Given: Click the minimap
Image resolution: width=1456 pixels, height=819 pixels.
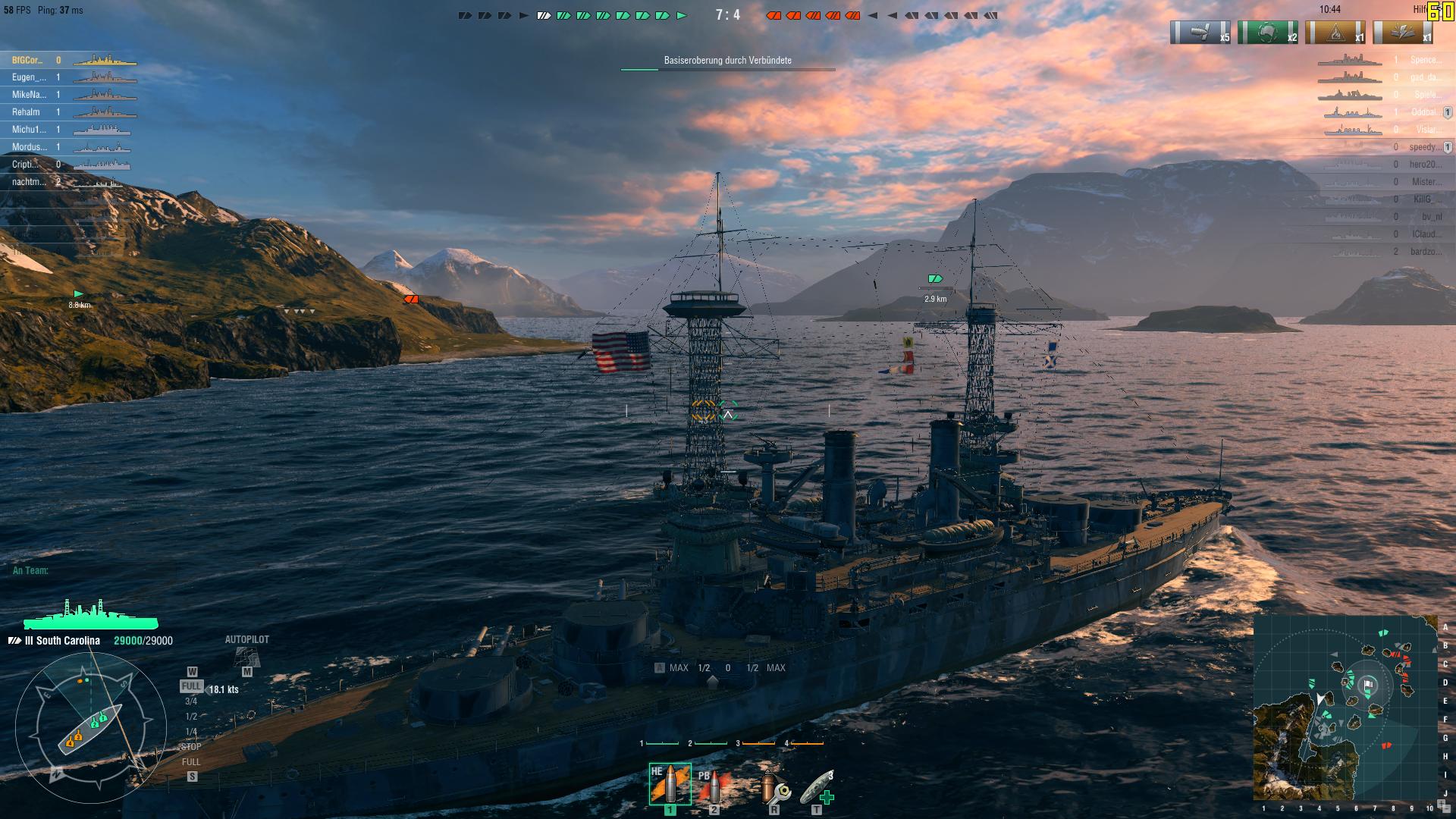Looking at the screenshot, I should coord(1345,707).
